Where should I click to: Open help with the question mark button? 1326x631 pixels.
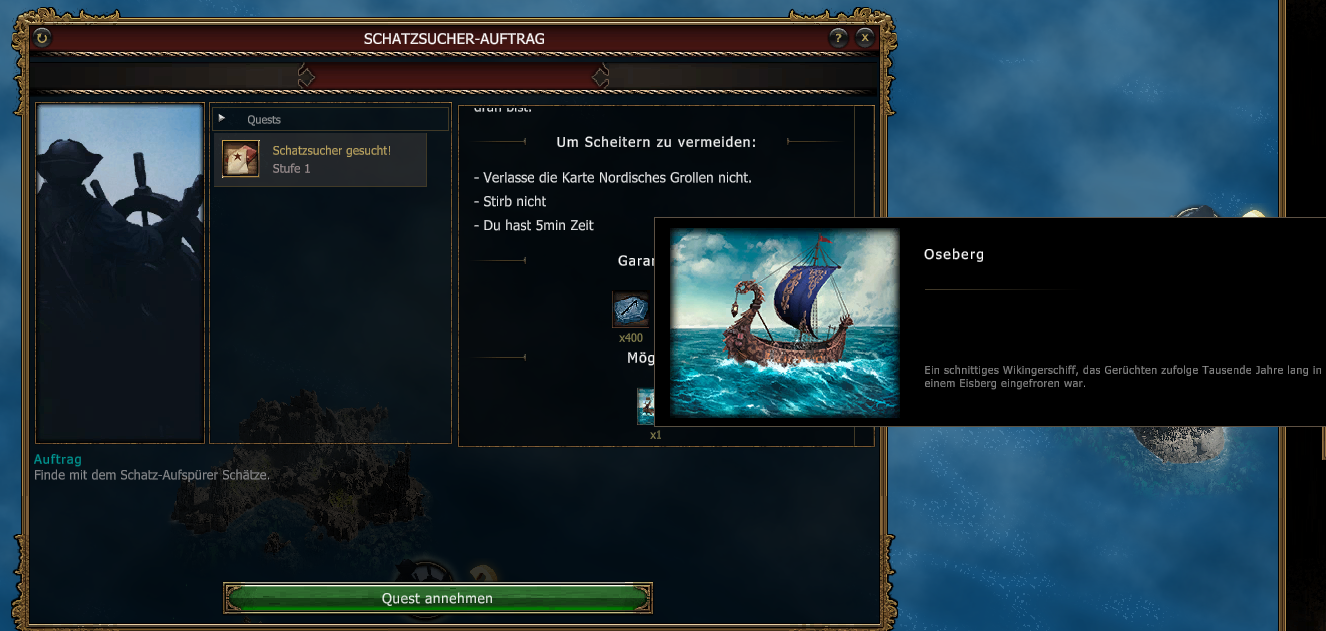[838, 38]
